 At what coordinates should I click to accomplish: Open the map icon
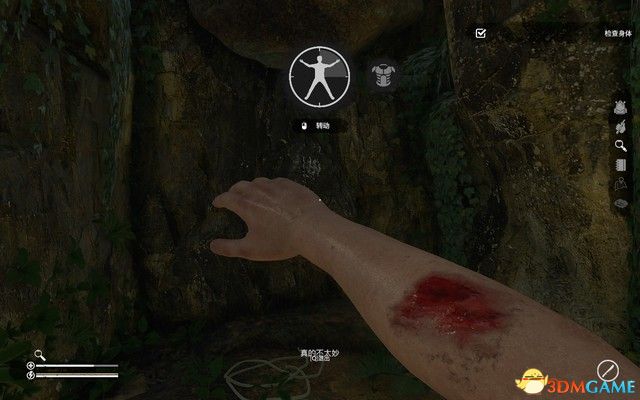[x=620, y=184]
